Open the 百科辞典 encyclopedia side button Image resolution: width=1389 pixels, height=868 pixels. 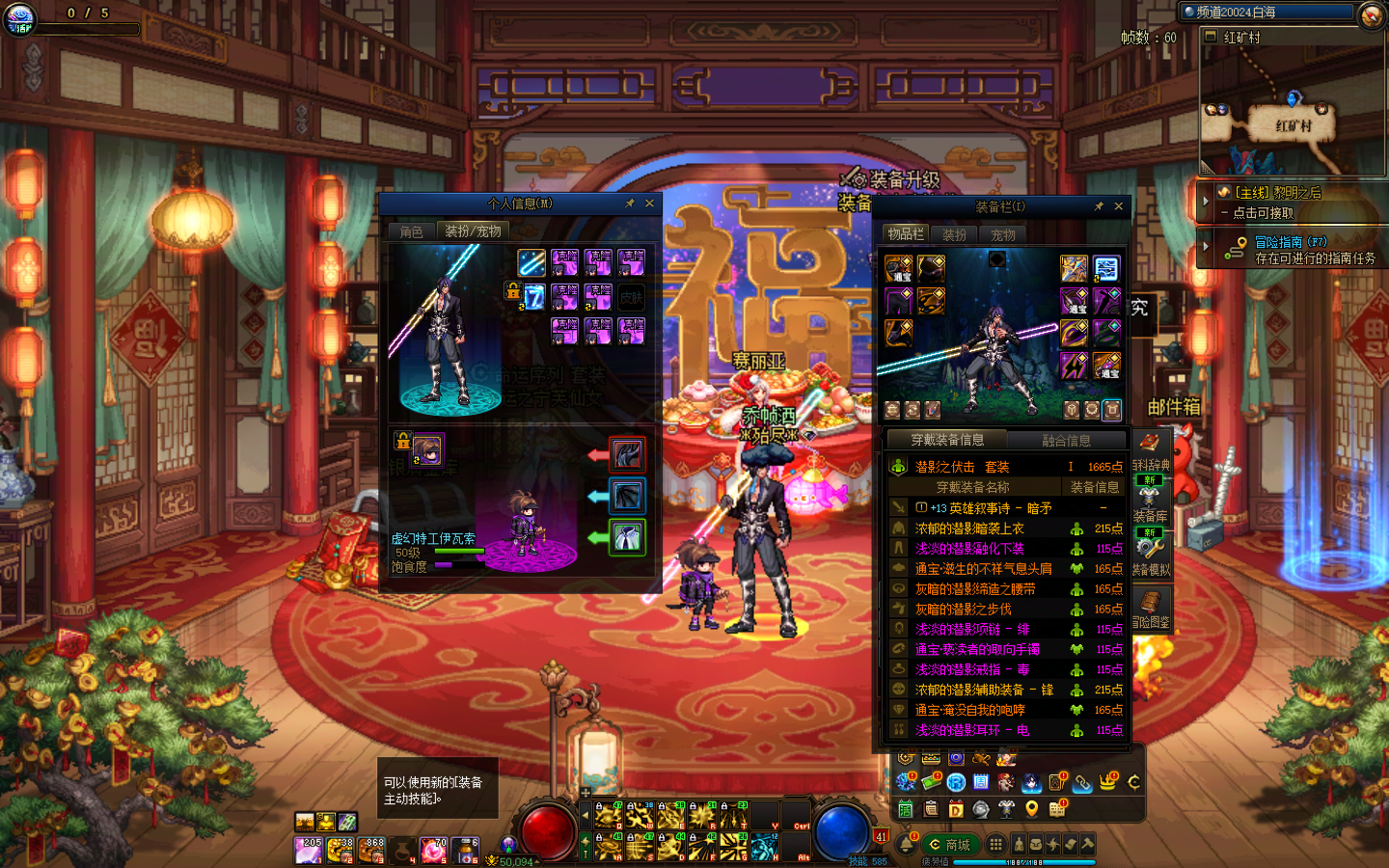point(1150,451)
